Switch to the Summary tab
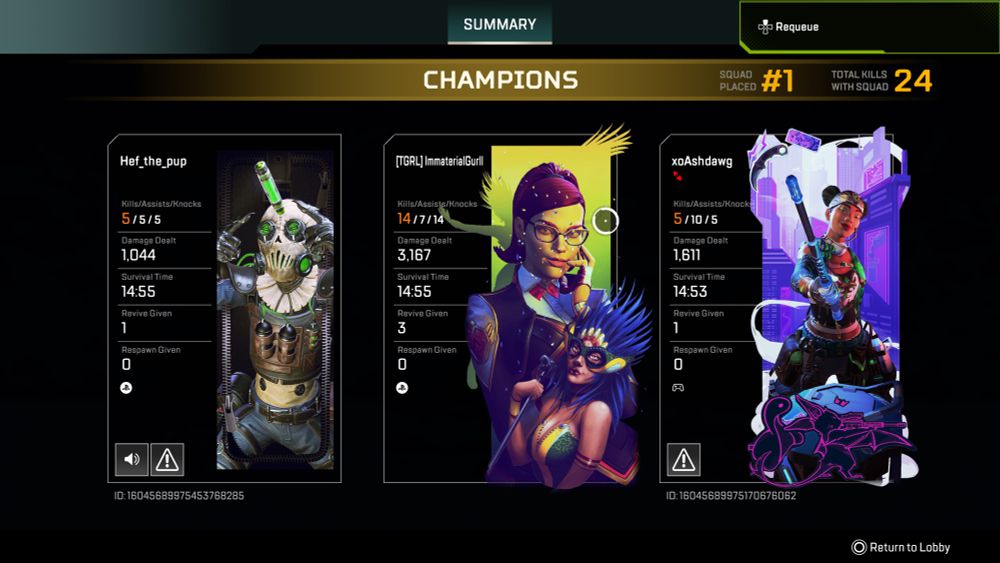Viewport: 1000px width, 563px height. (499, 24)
